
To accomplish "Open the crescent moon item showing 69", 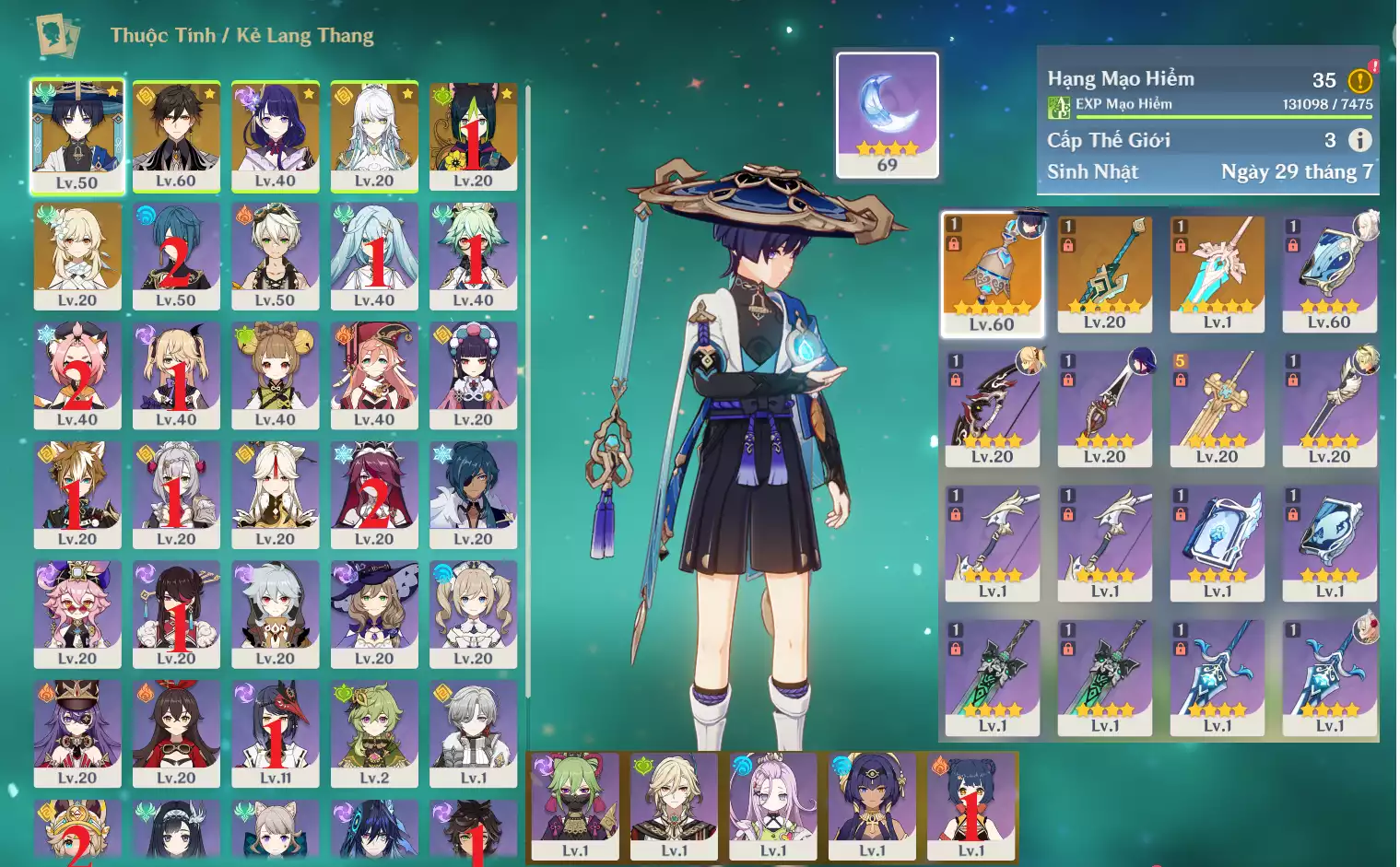I will tap(887, 114).
